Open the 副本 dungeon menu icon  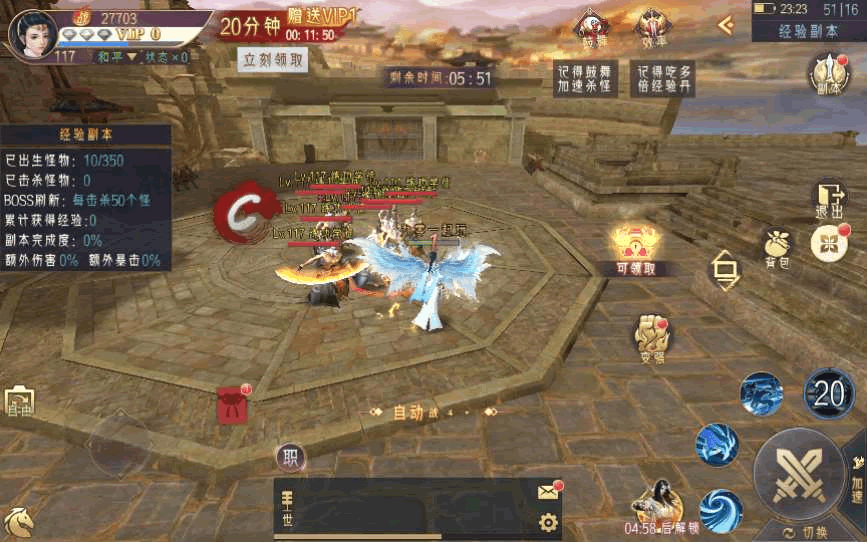pos(828,74)
